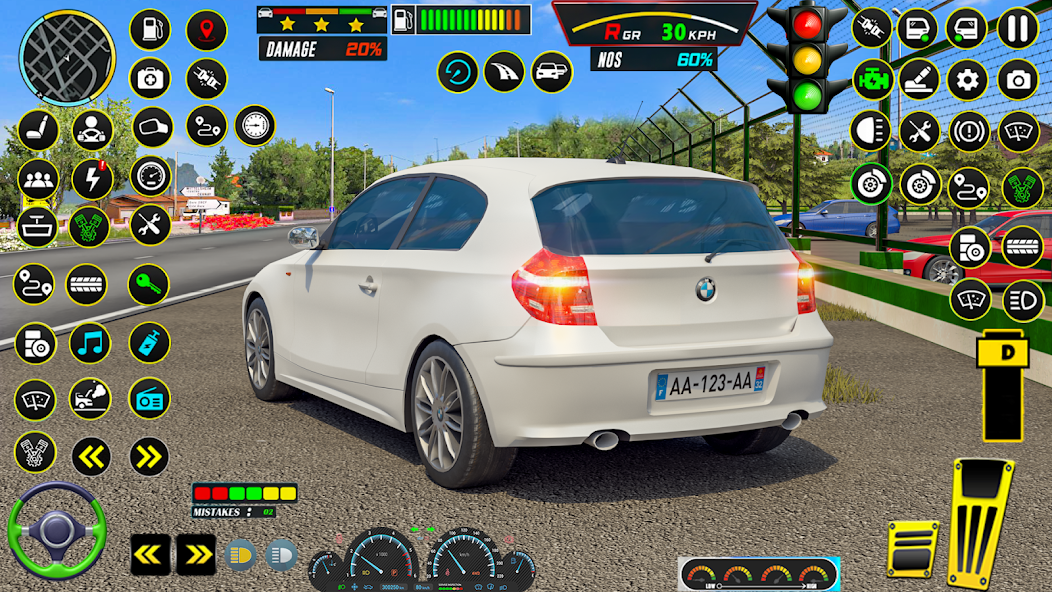Tap the brake warning exclamation icon
This screenshot has height=592, width=1052.
coord(968,131)
